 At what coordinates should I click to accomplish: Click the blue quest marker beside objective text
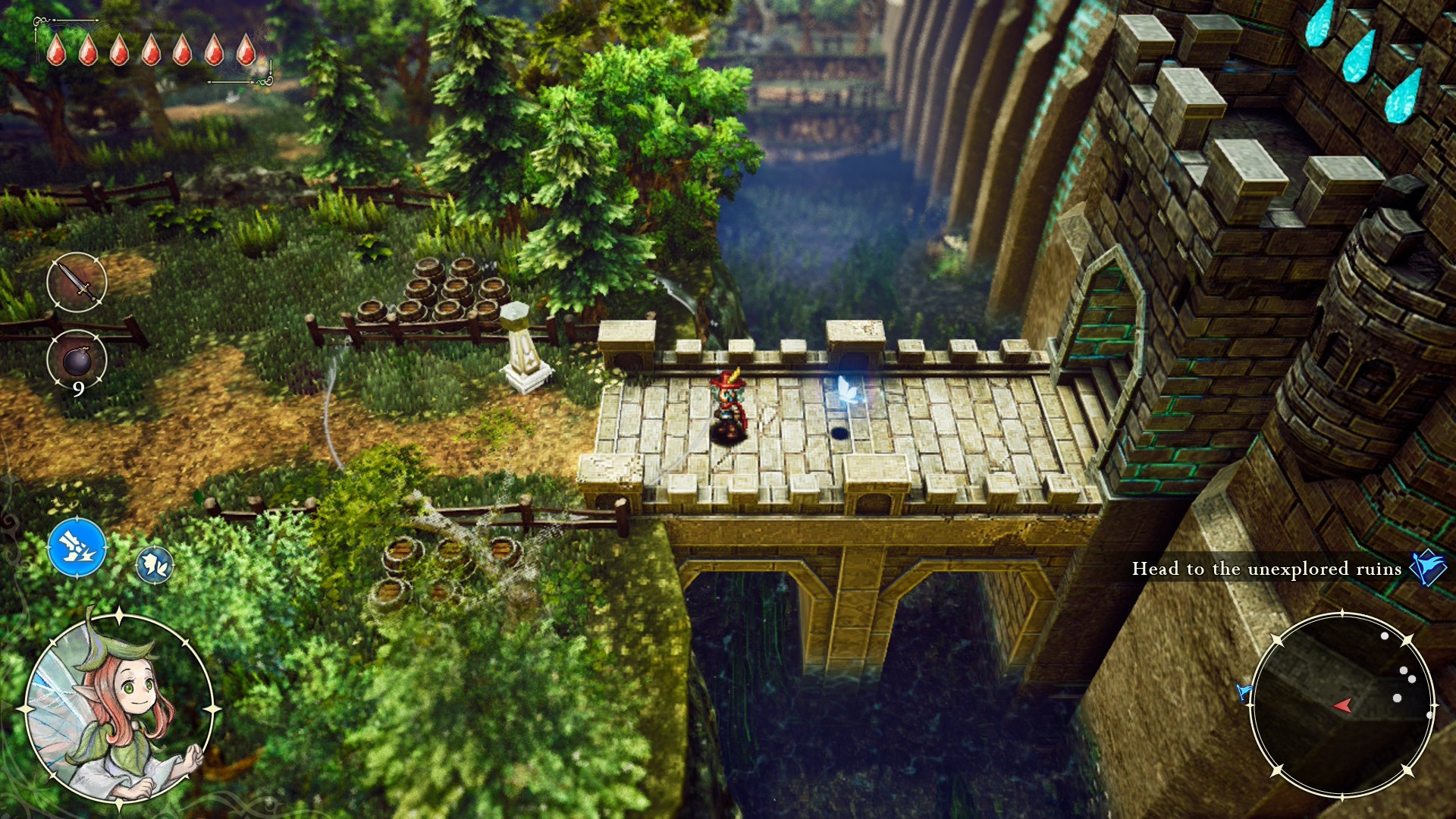point(1427,567)
